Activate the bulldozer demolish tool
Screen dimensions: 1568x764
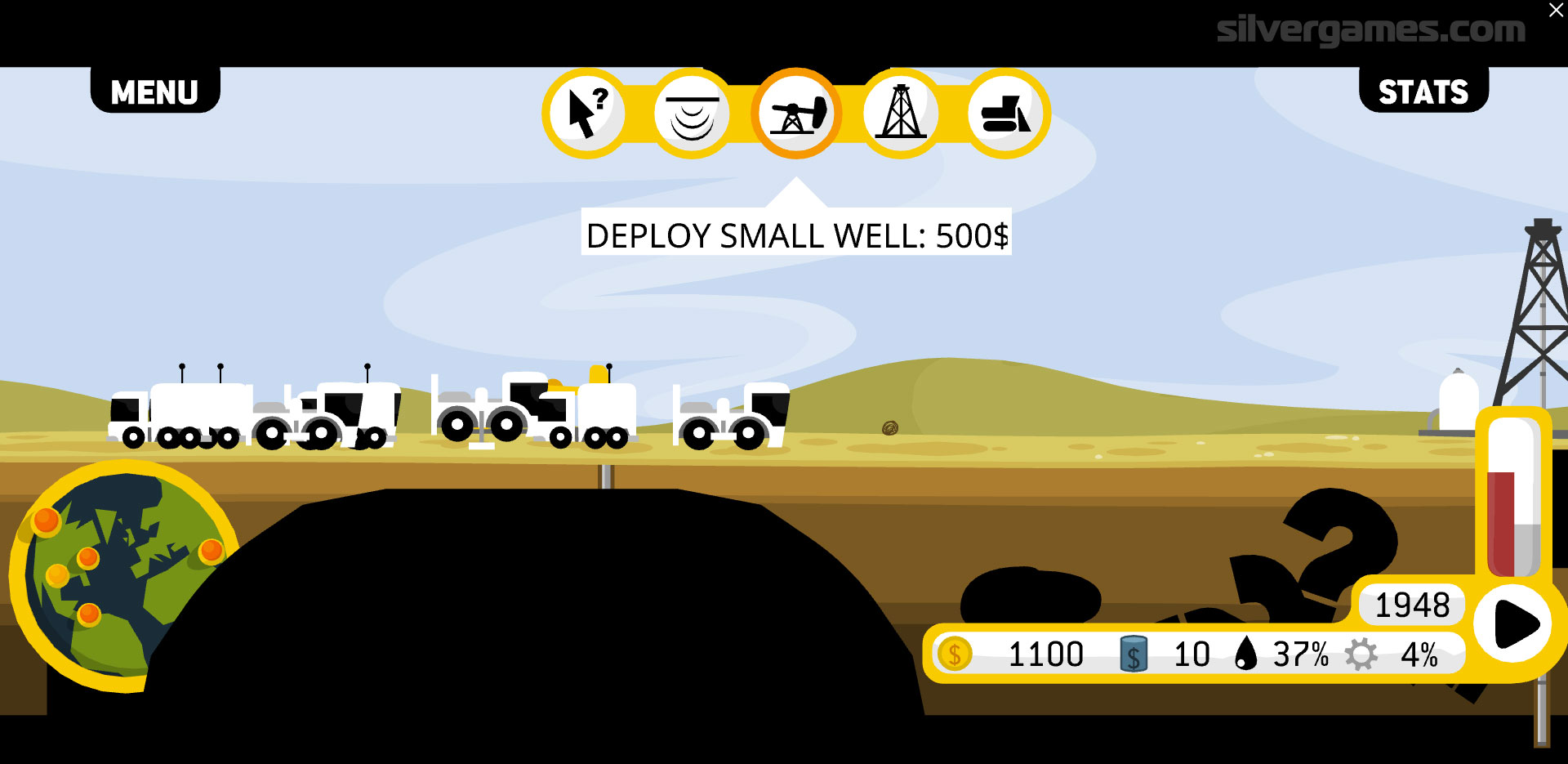click(x=1005, y=114)
